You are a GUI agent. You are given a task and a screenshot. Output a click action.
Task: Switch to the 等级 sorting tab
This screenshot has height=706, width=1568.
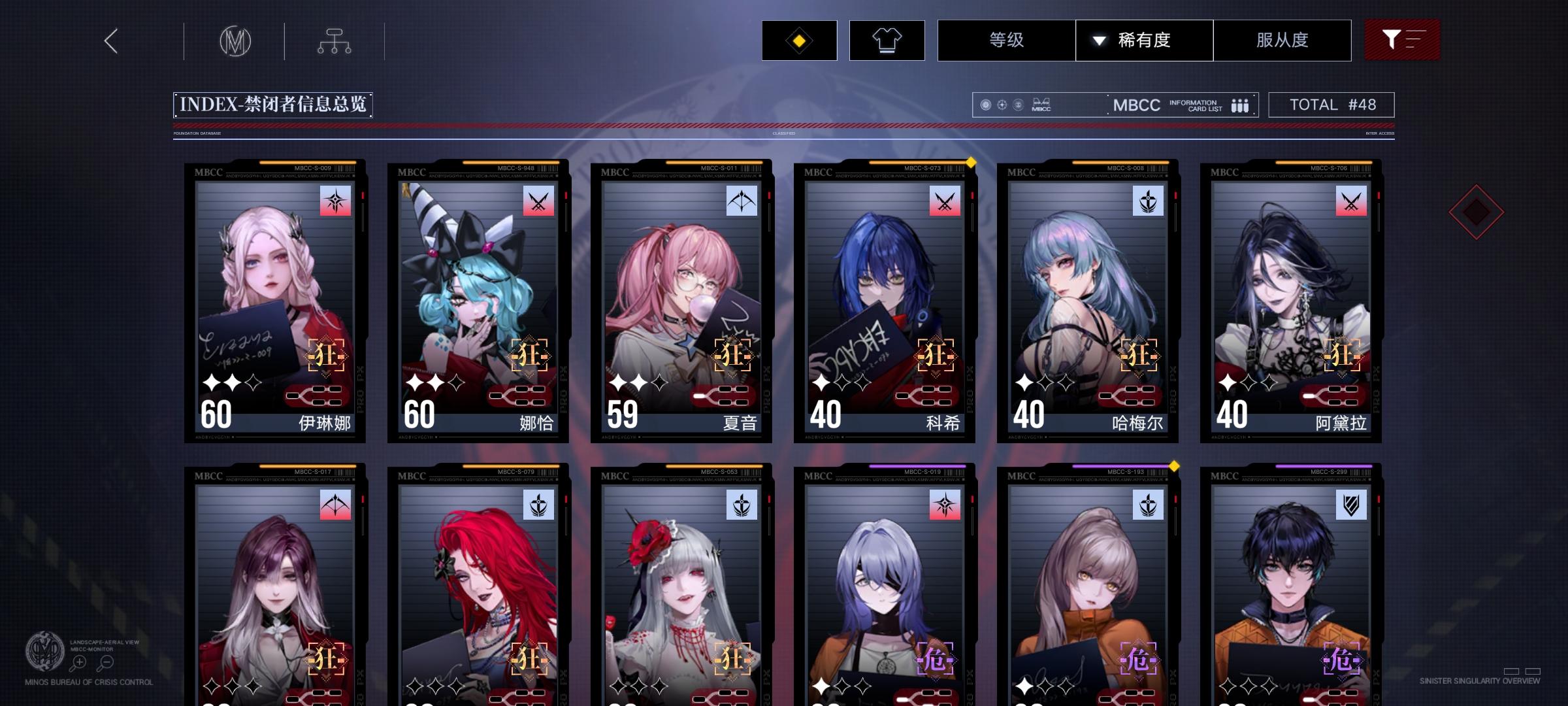(1005, 40)
